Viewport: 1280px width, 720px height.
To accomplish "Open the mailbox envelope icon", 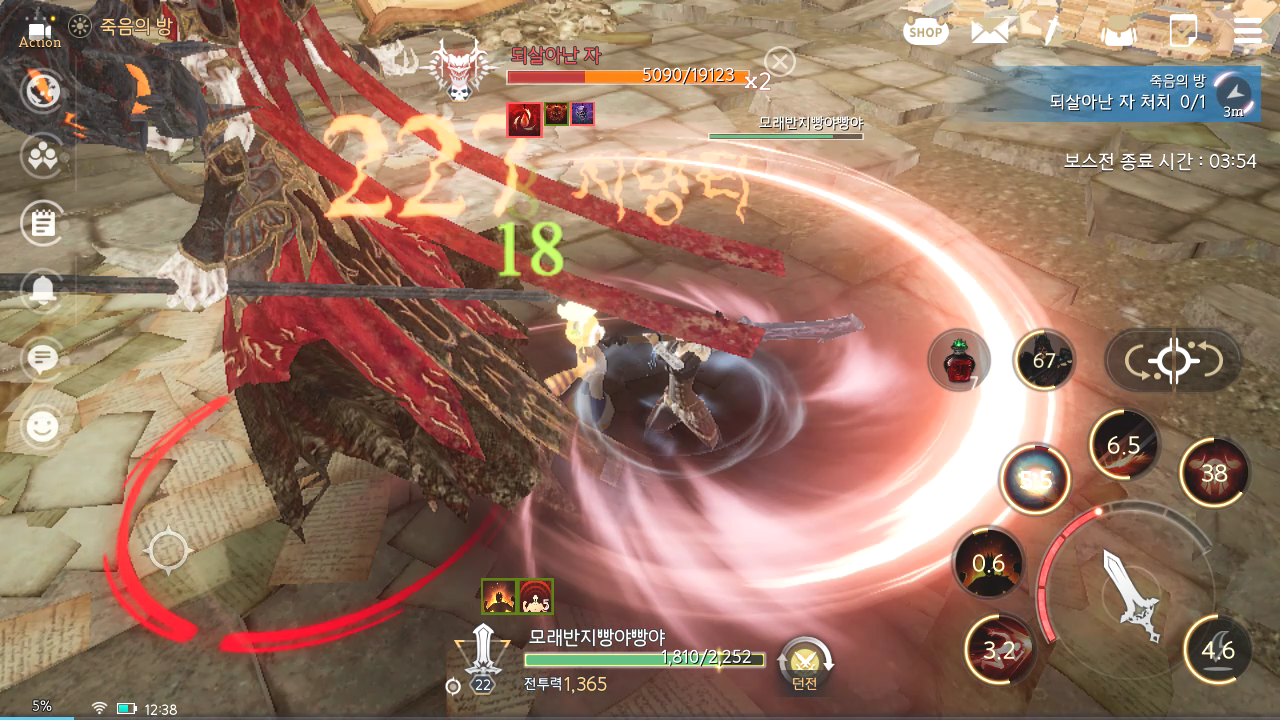I will point(989,32).
